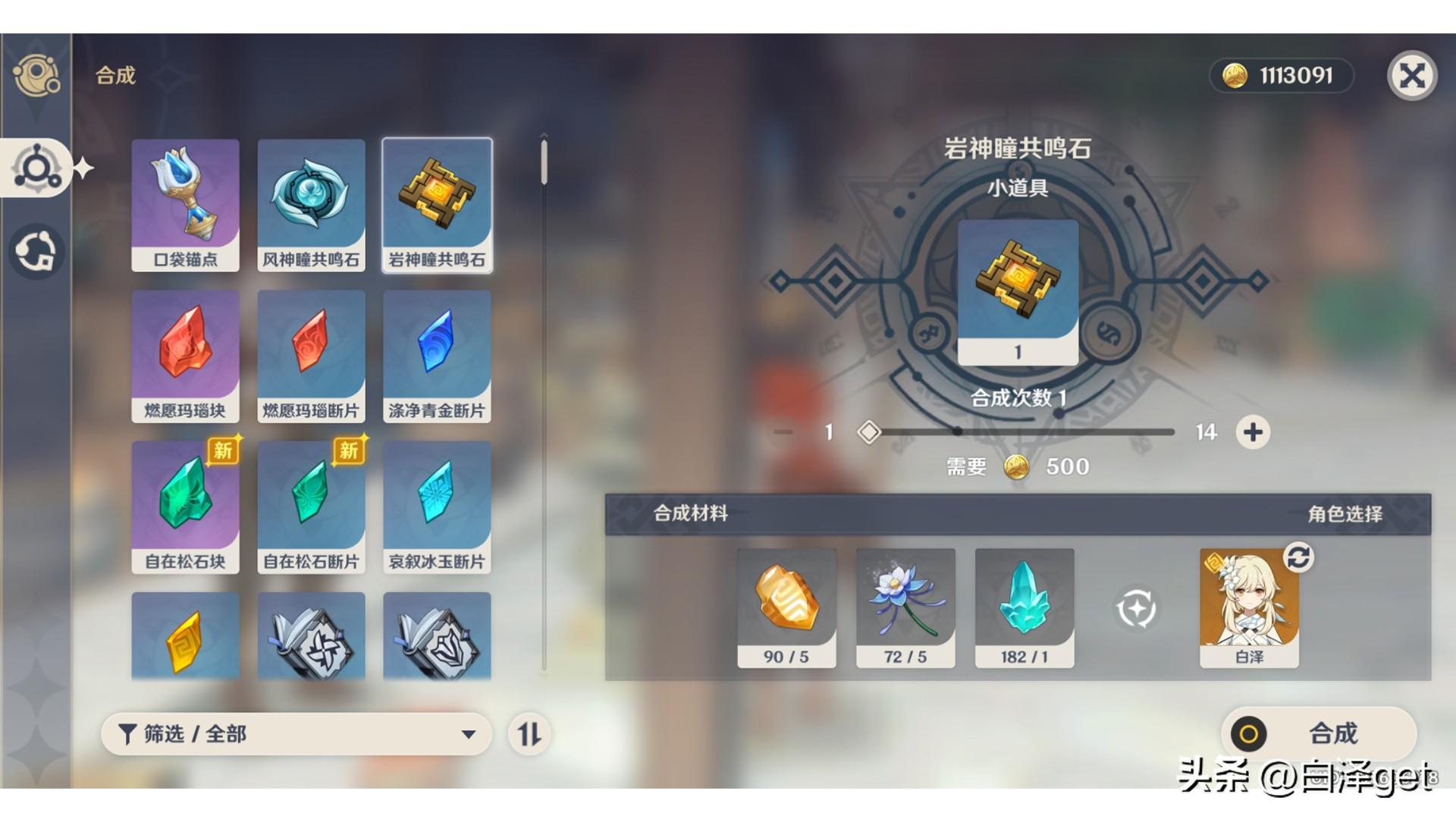
Task: Open the 筛选 / 全部 filter dropdown
Action: point(297,734)
